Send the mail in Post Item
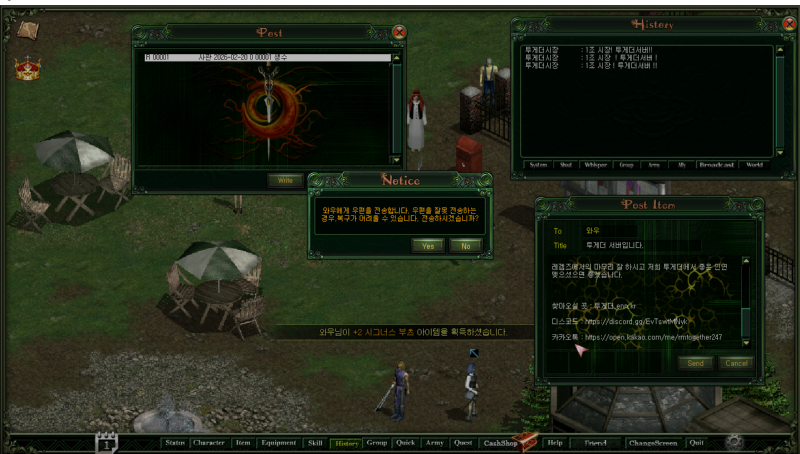 695,363
